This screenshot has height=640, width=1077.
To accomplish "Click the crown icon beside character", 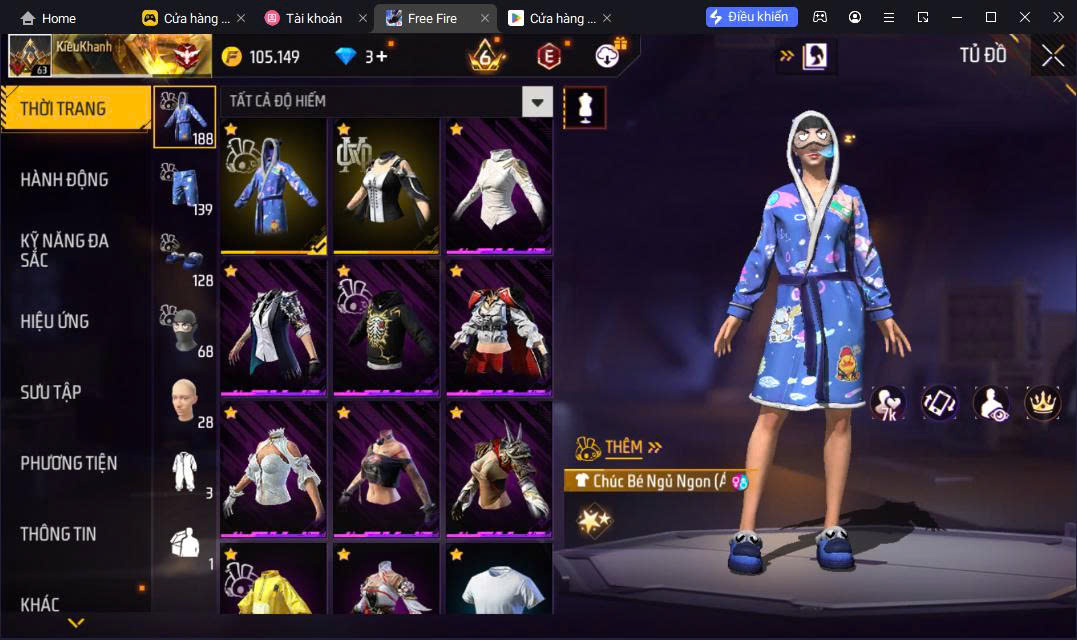I will [1043, 403].
